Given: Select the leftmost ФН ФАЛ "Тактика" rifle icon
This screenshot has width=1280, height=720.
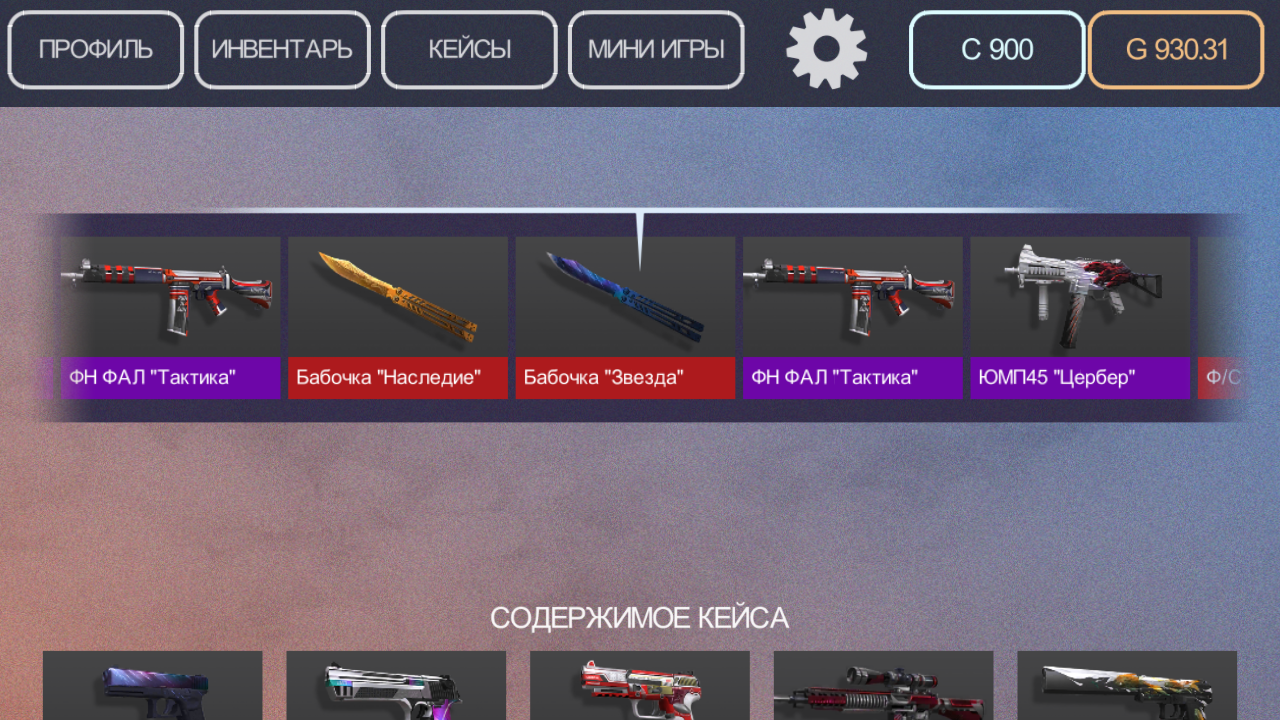Looking at the screenshot, I should [170, 297].
